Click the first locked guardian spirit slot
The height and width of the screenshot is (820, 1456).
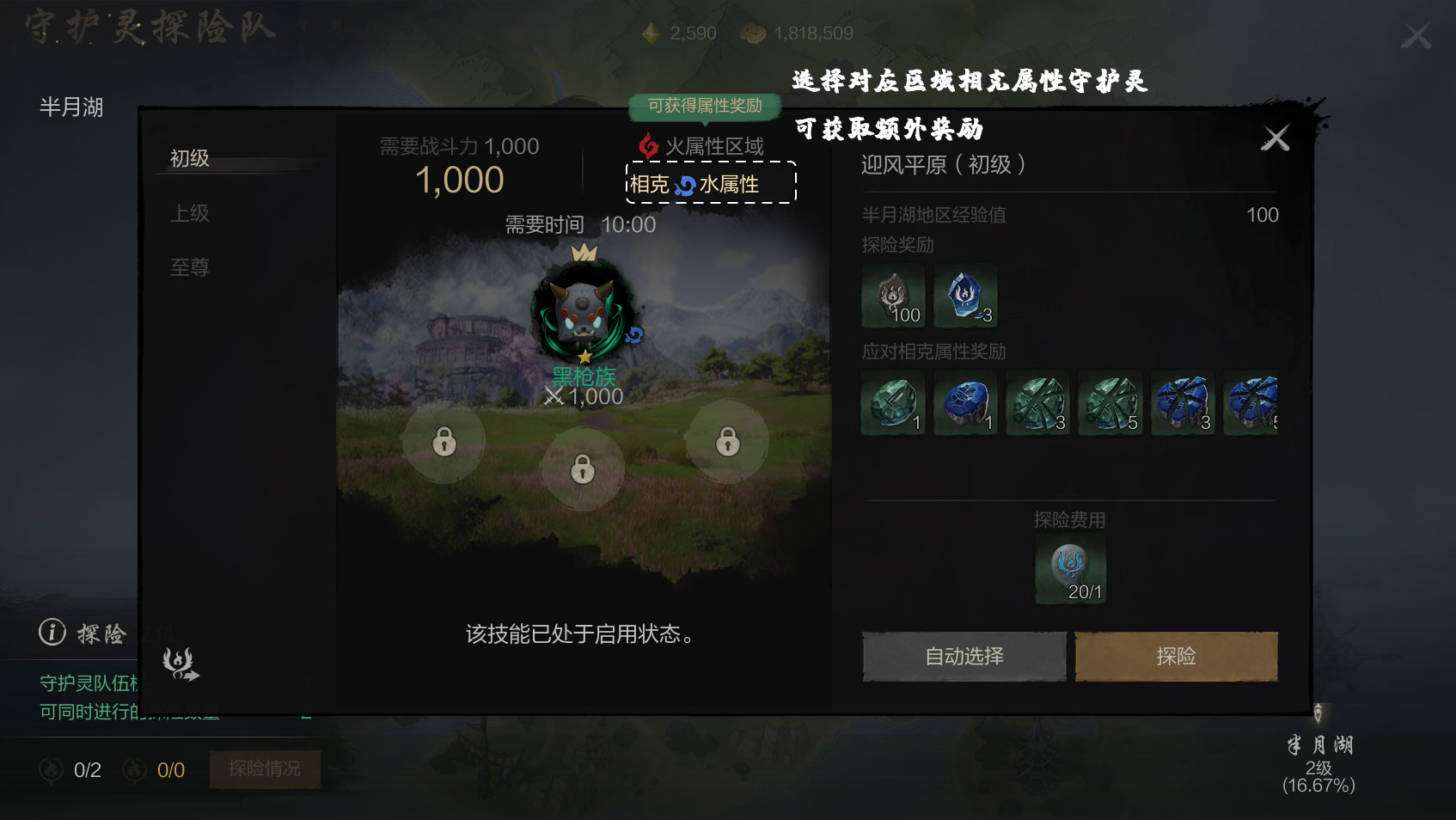tap(445, 441)
